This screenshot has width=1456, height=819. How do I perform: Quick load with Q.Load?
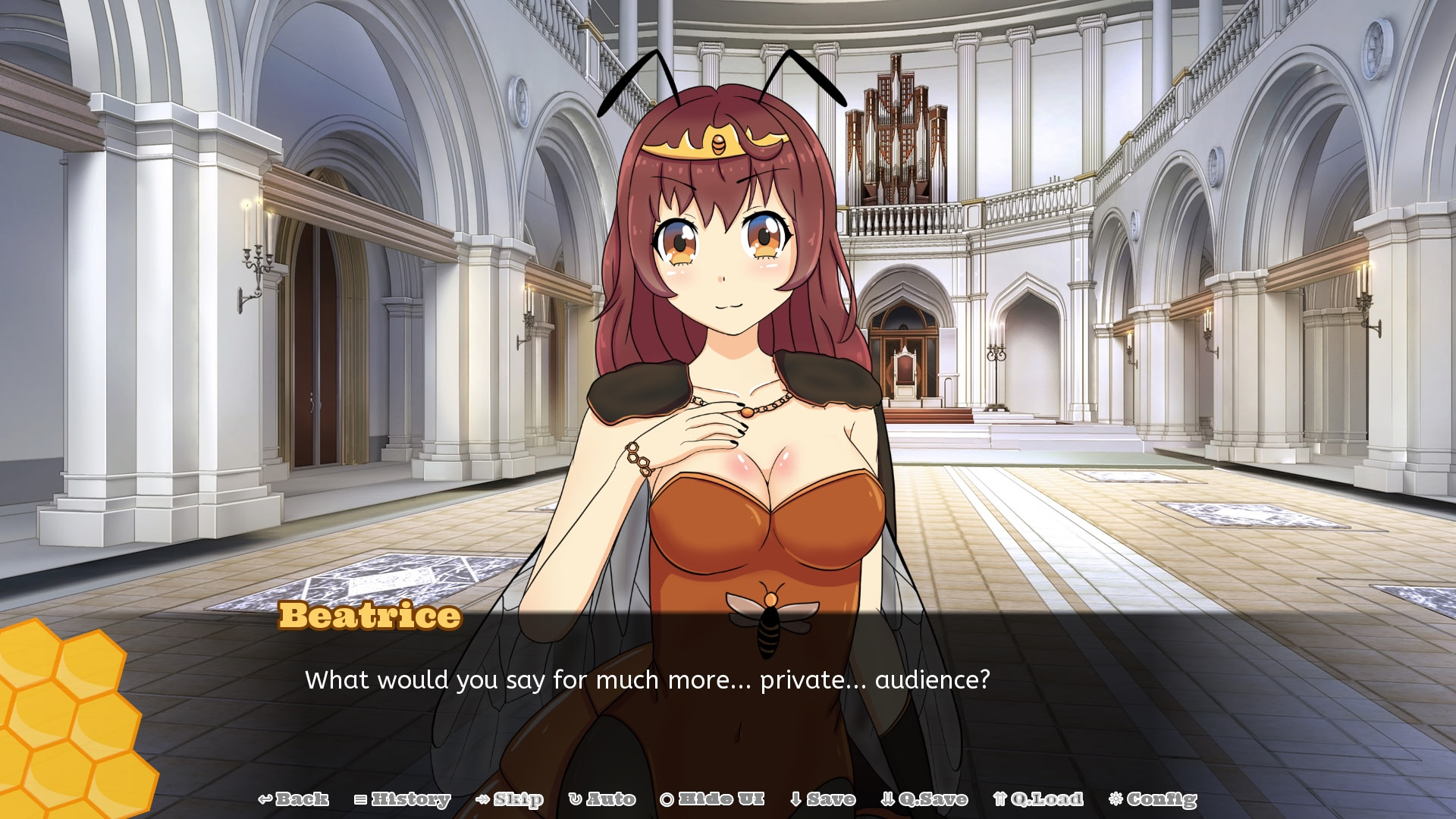(1038, 799)
